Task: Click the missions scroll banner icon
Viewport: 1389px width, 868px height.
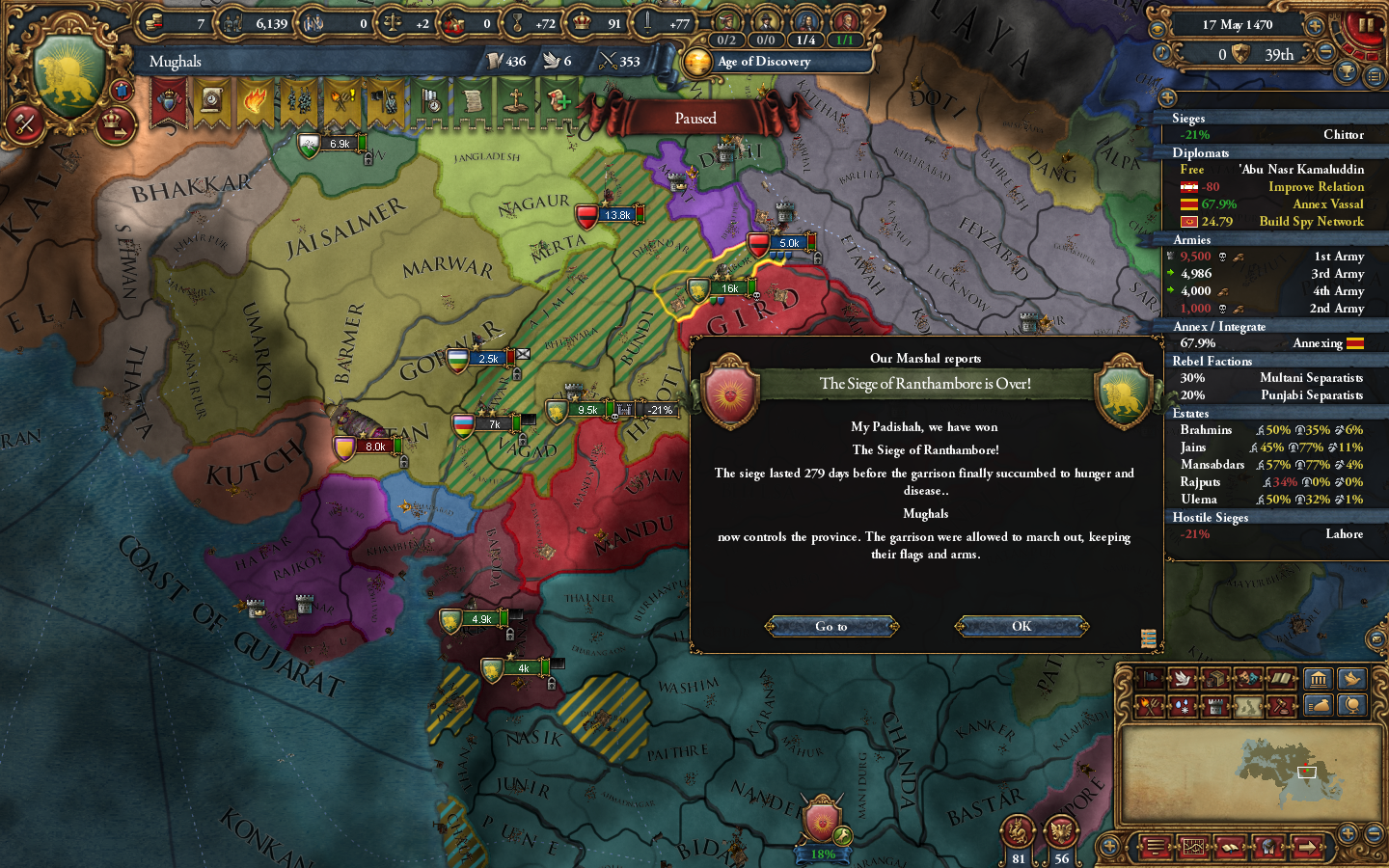Action: click(x=473, y=102)
